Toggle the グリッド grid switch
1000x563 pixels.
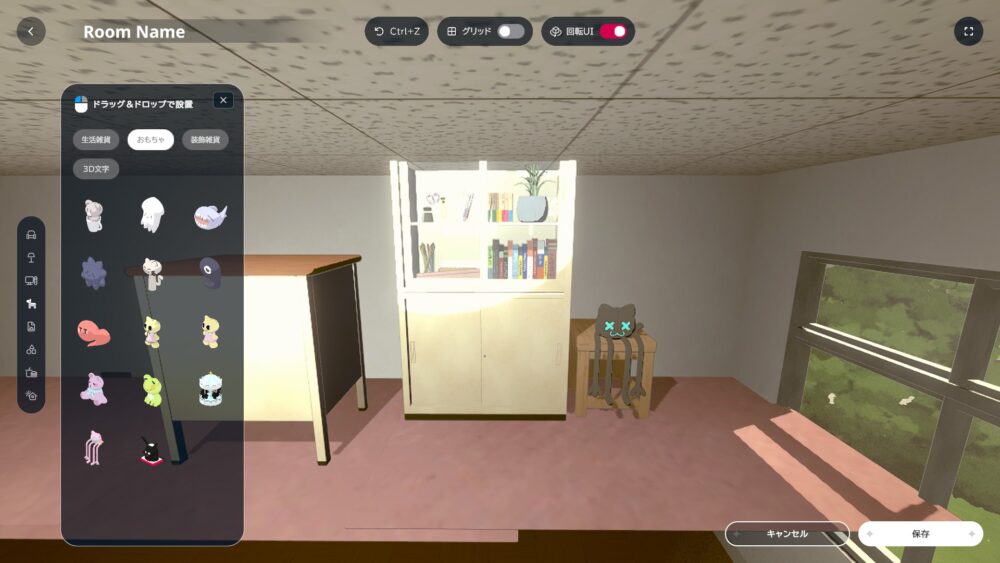pyautogui.click(x=510, y=31)
